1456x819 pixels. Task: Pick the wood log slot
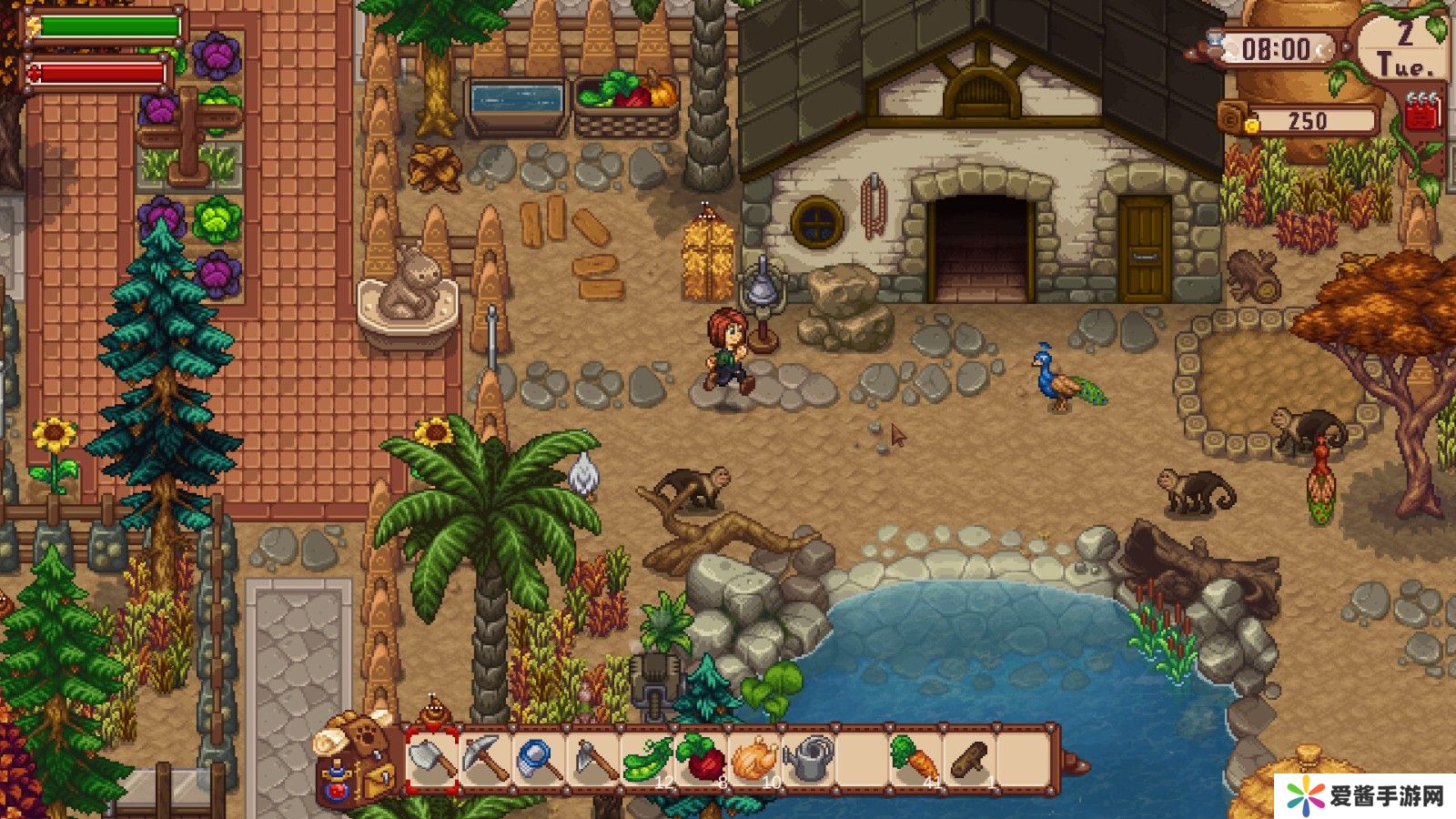970,759
